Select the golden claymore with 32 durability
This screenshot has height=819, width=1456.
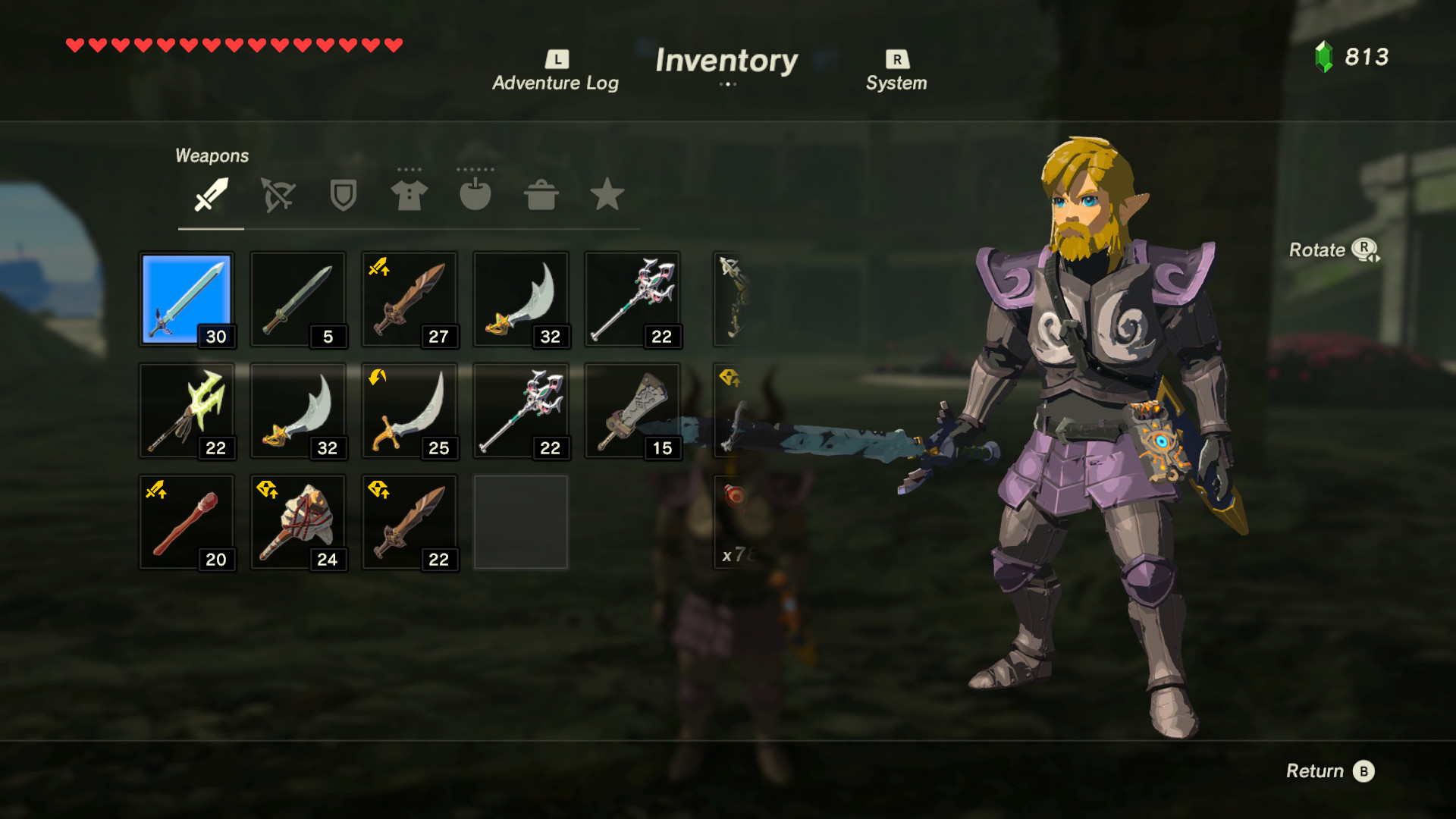coord(520,299)
